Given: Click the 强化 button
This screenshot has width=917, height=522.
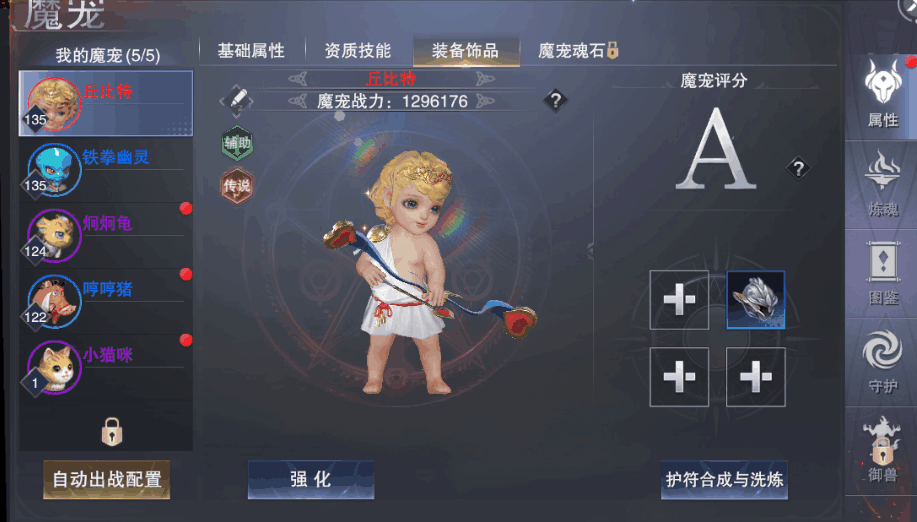Looking at the screenshot, I should (310, 480).
